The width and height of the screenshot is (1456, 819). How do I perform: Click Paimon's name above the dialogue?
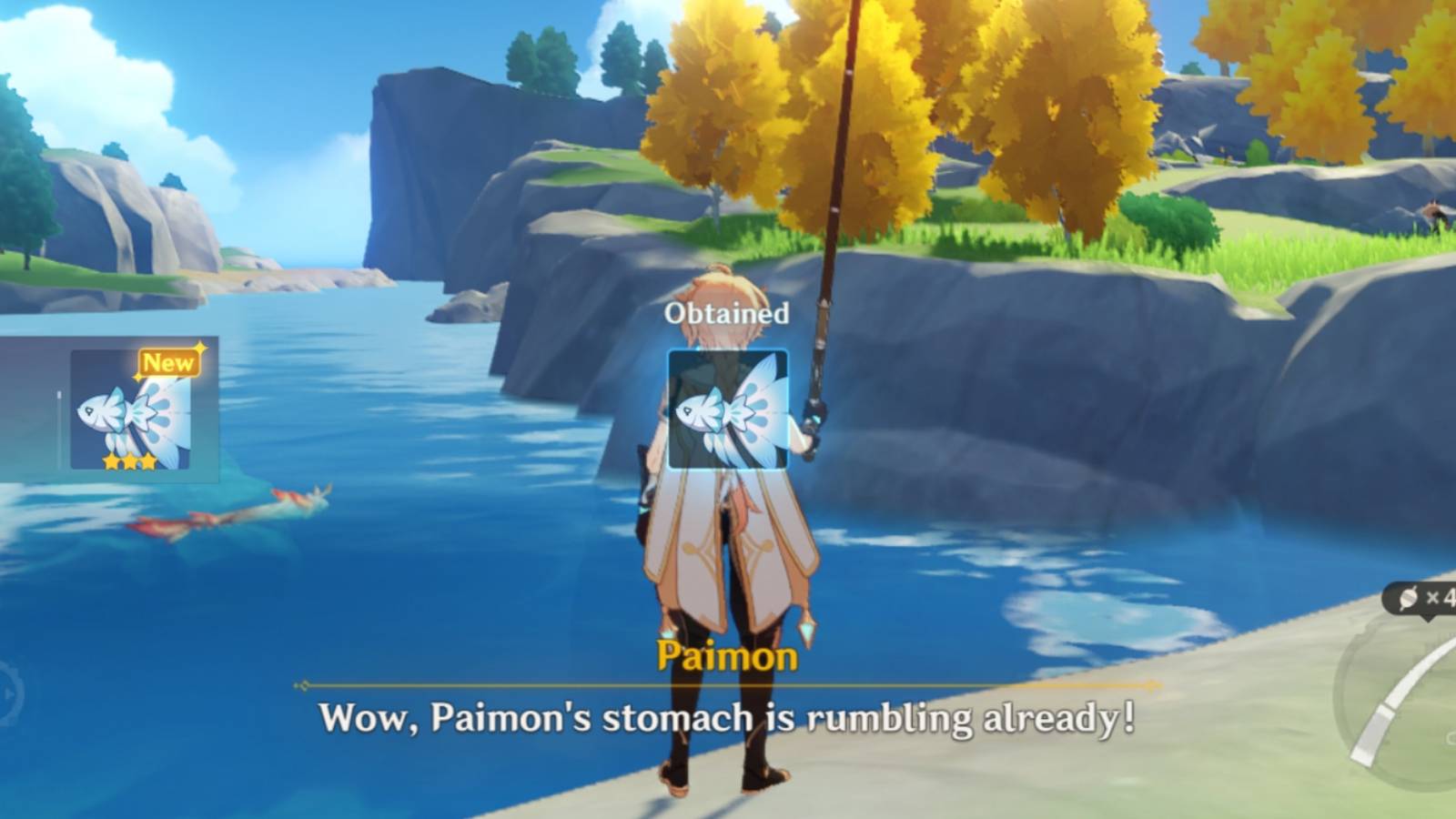click(x=727, y=652)
